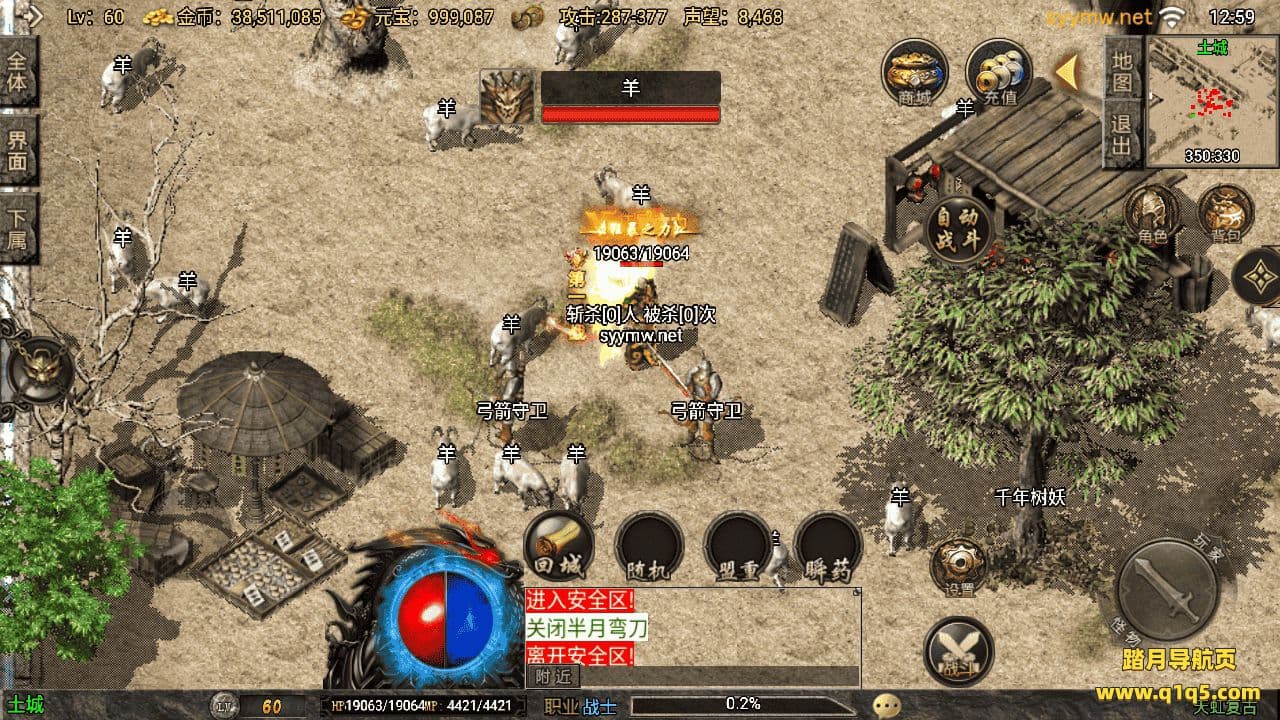Open the 地图 map view
The width and height of the screenshot is (1280, 720).
(1122, 70)
